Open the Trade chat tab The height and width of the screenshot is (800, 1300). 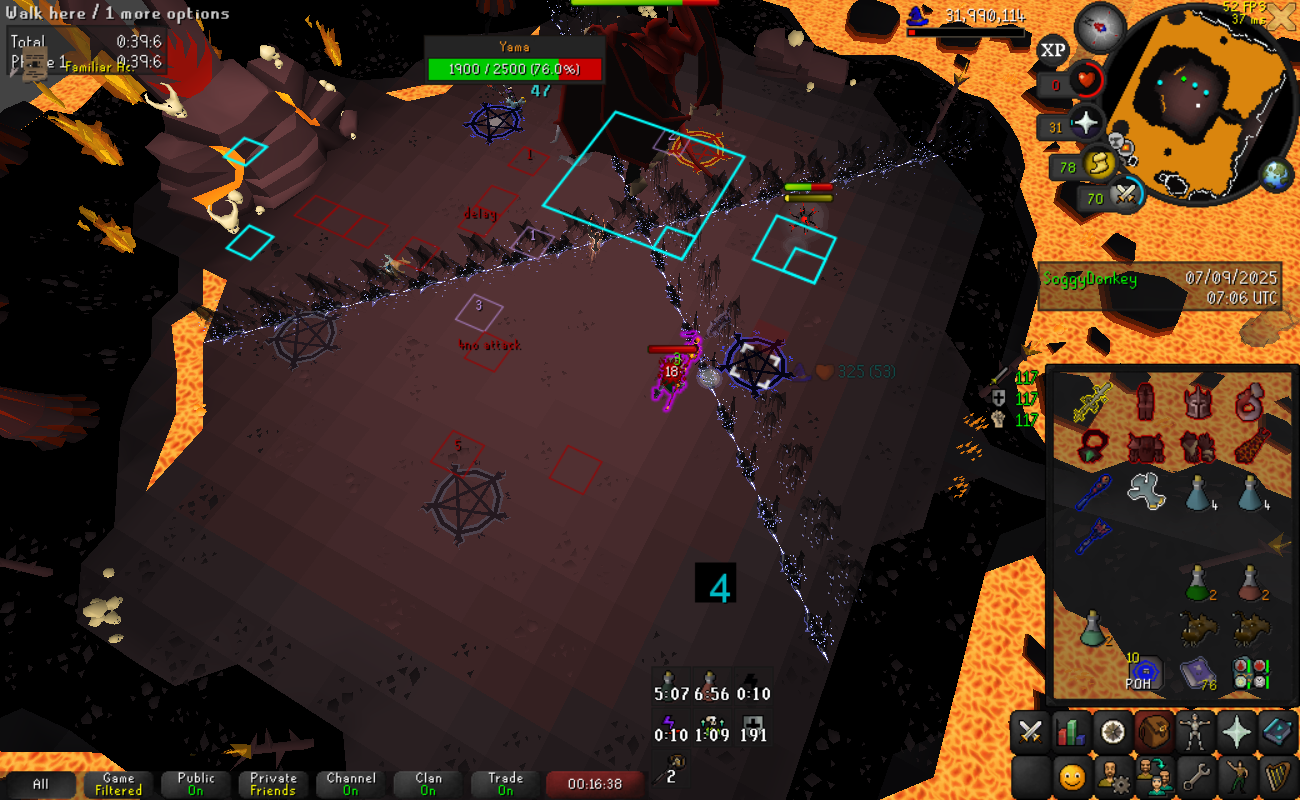coord(505,784)
